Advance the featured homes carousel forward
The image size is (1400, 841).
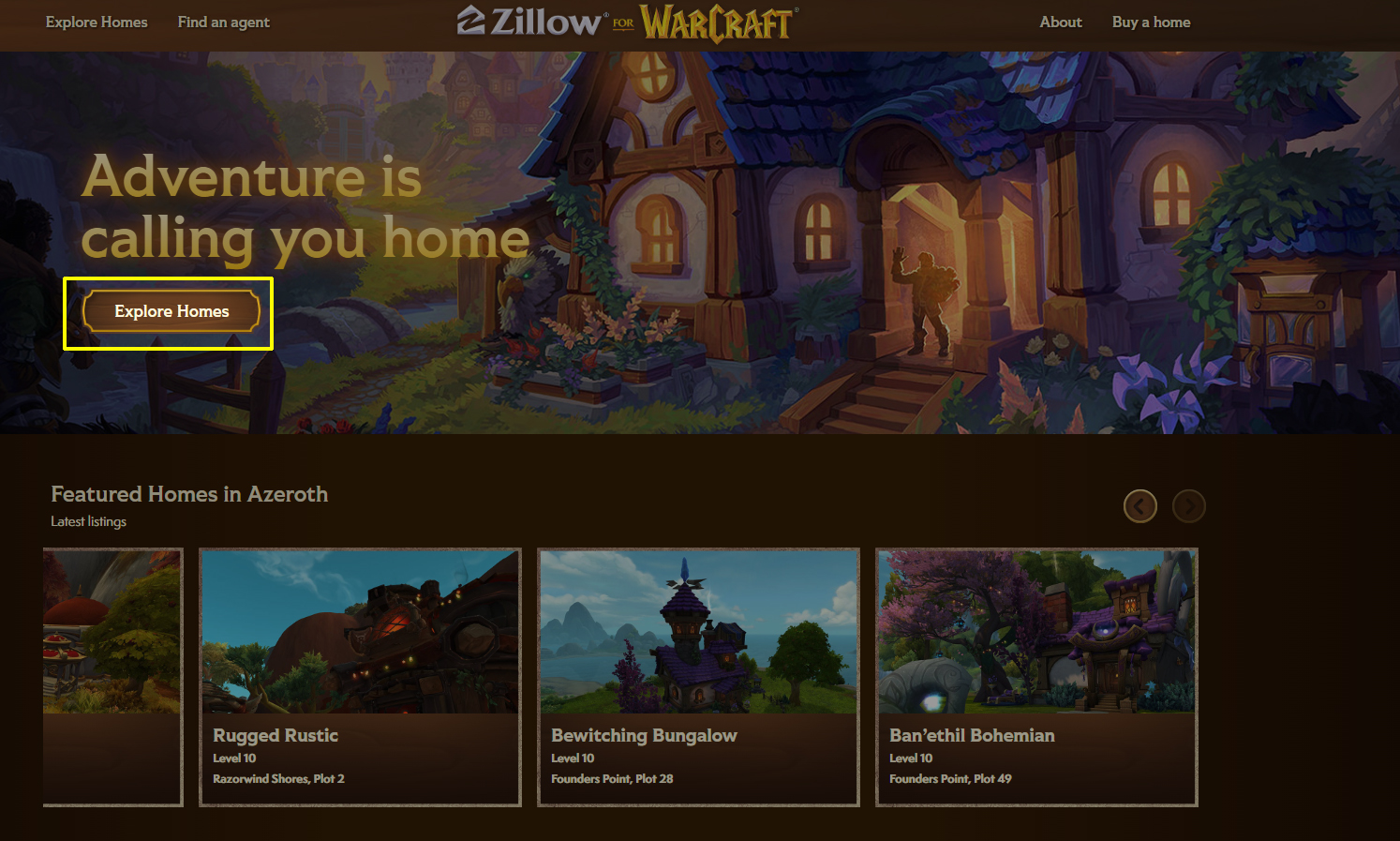[1189, 505]
